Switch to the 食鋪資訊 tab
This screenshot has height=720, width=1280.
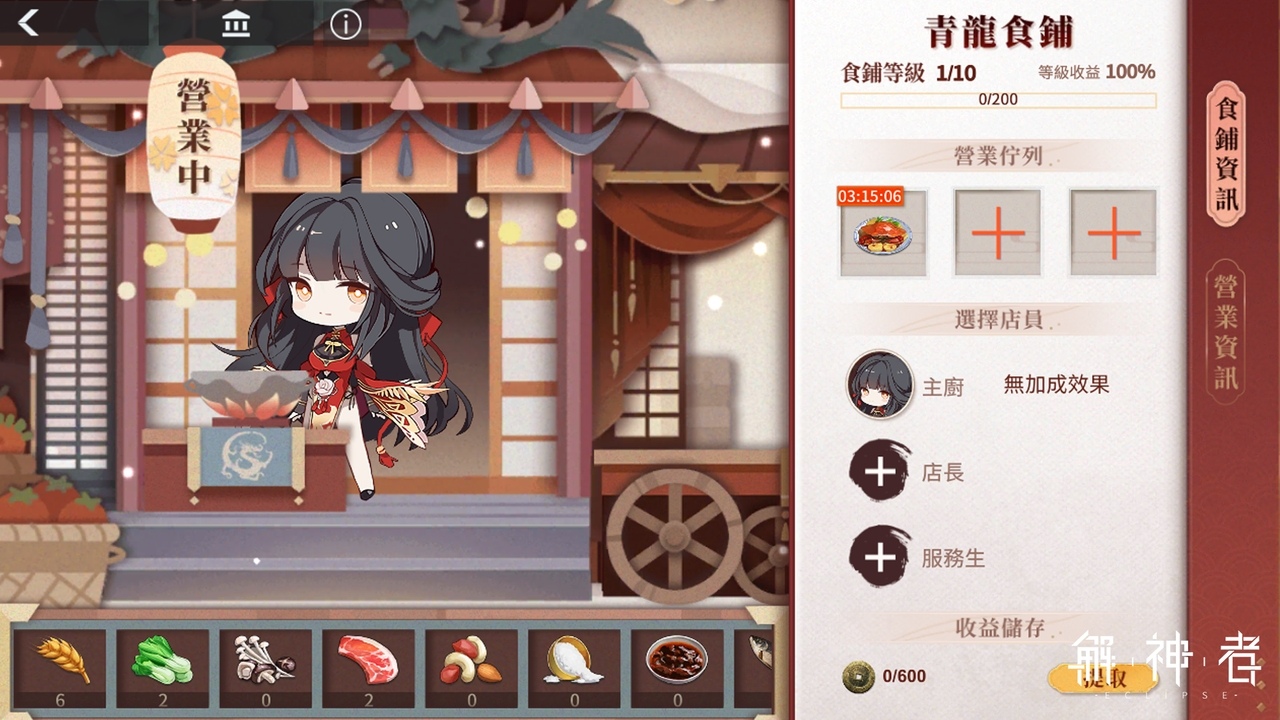(1226, 153)
